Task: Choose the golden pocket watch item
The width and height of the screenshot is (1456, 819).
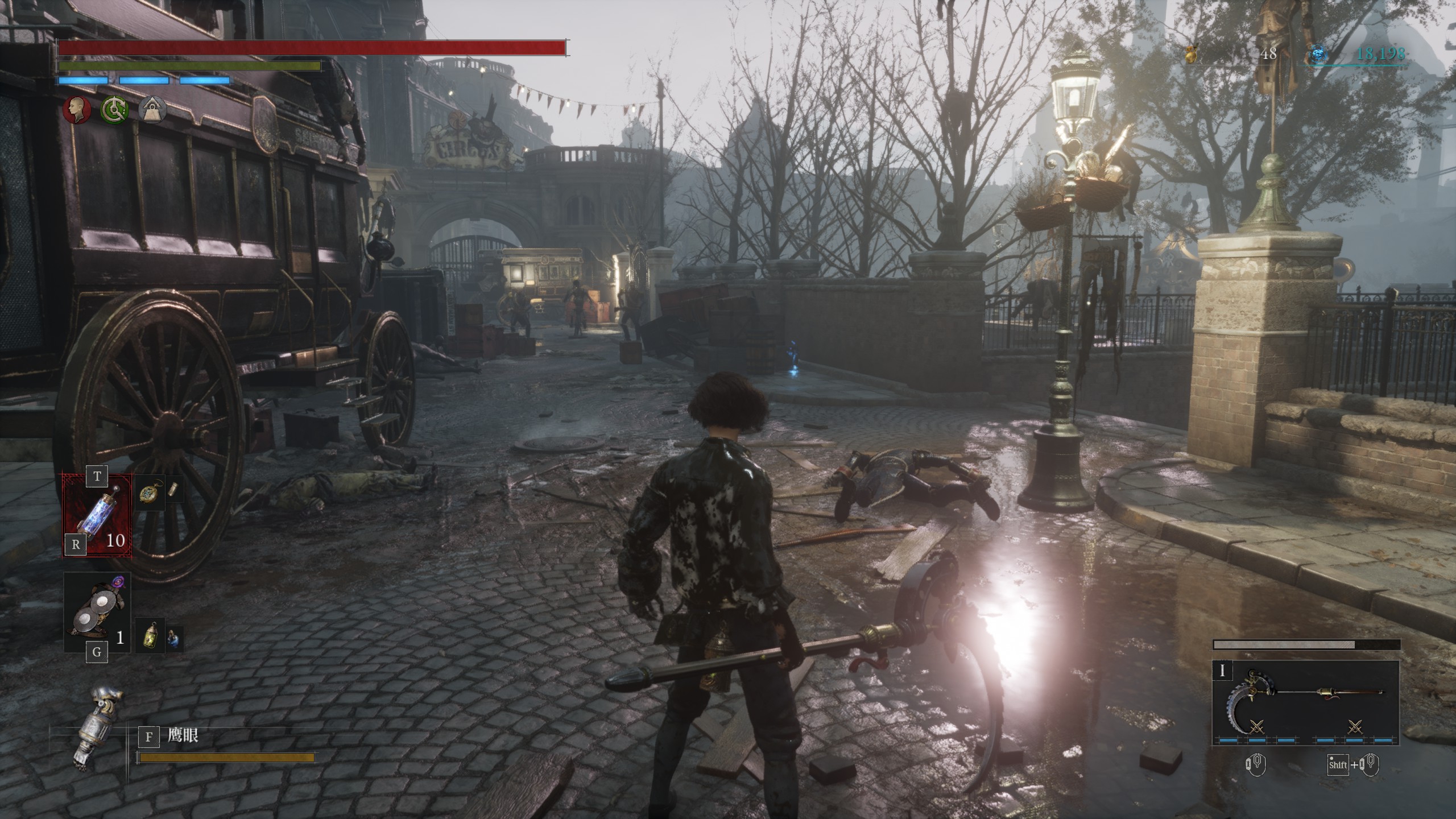Action: 150,491
